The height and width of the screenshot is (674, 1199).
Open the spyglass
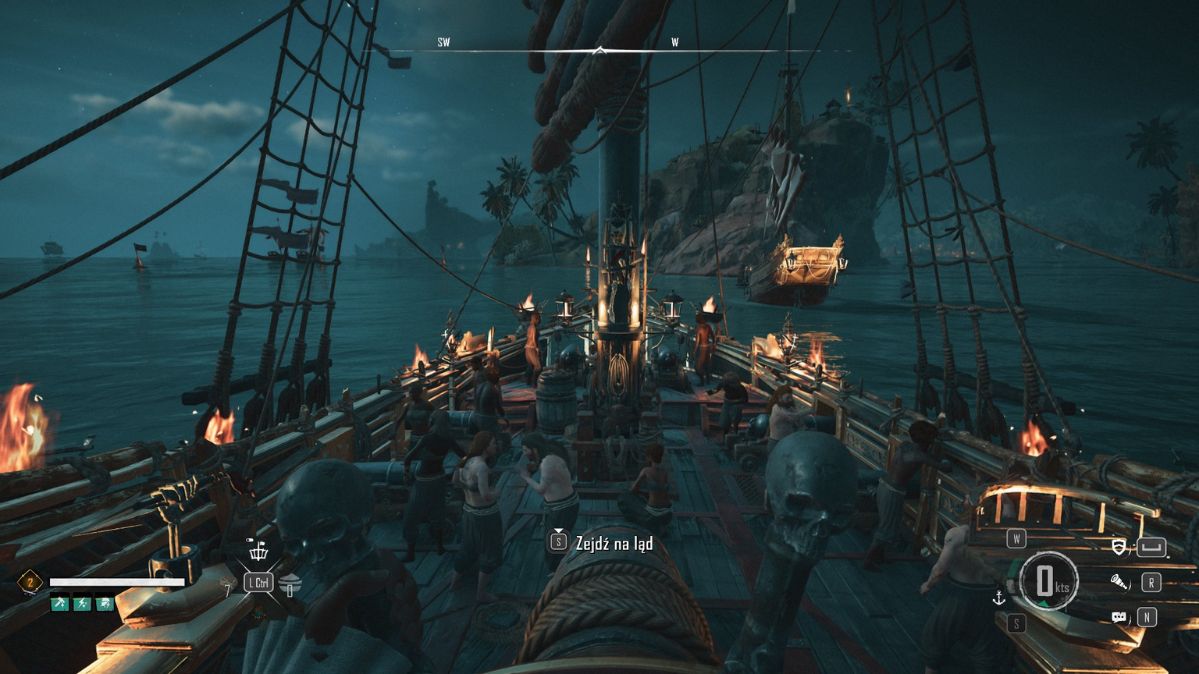click(x=1119, y=581)
